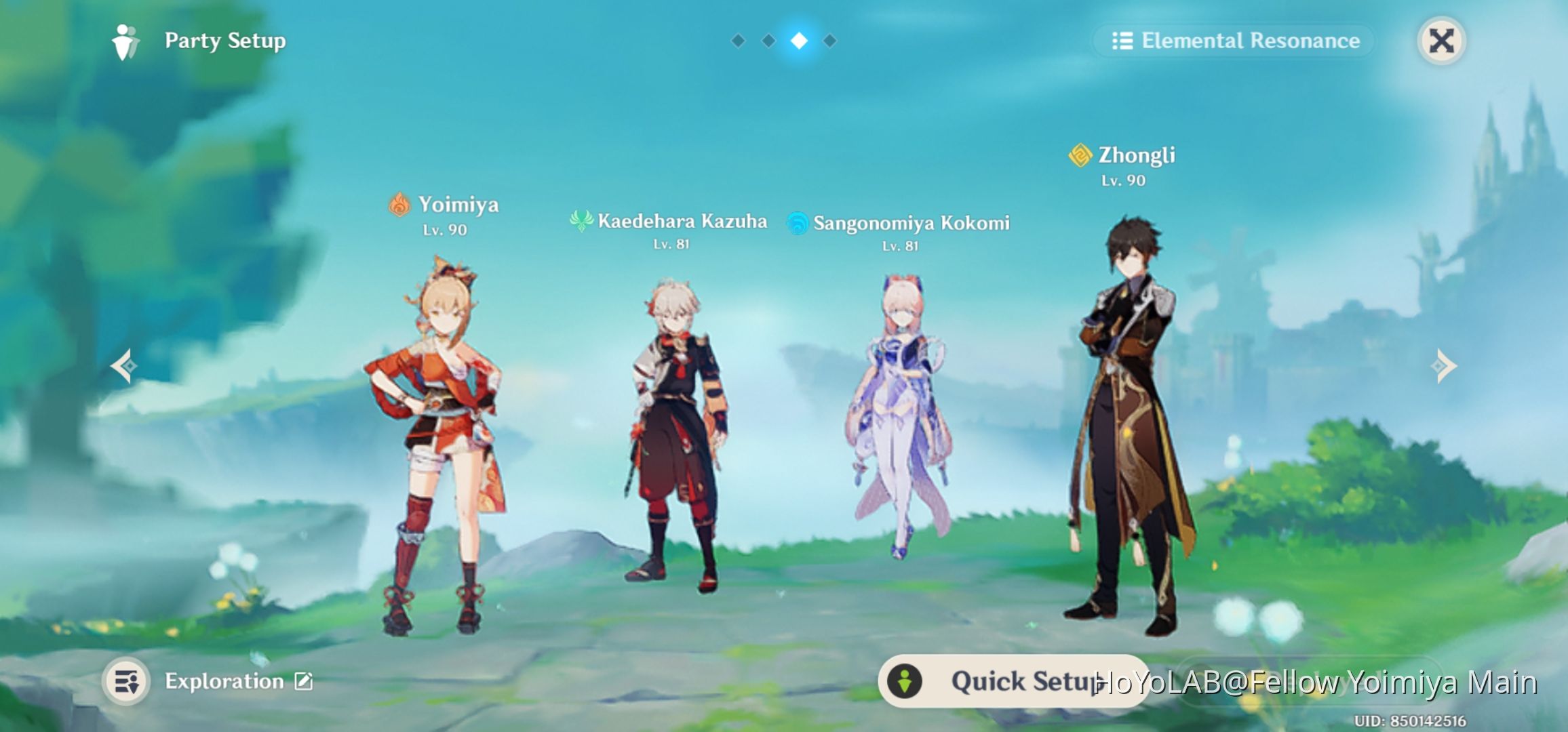Select the second party page dot
The width and height of the screenshot is (1568, 732).
pyautogui.click(x=768, y=41)
